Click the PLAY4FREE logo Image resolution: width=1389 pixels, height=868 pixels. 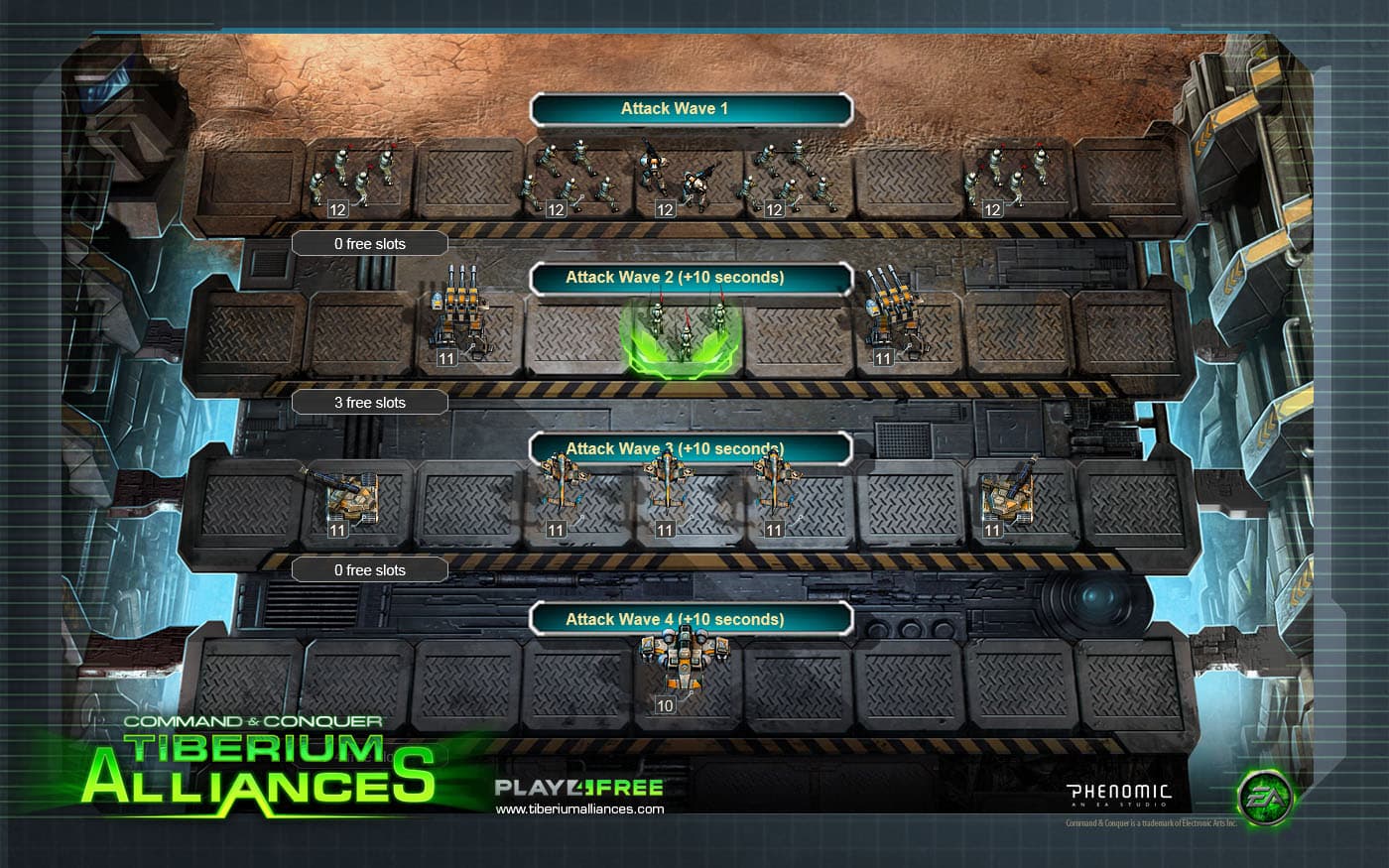click(x=579, y=787)
